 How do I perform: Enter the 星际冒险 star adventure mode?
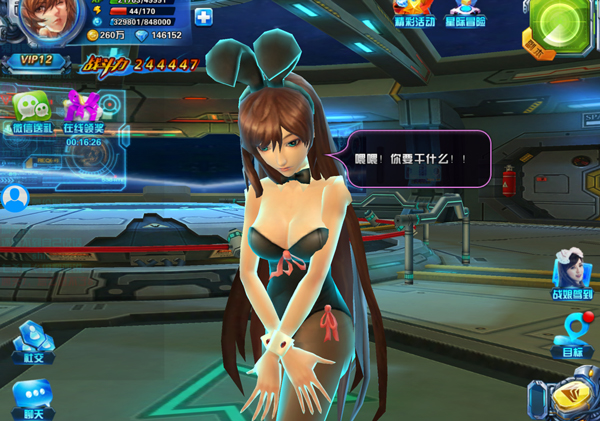click(466, 12)
